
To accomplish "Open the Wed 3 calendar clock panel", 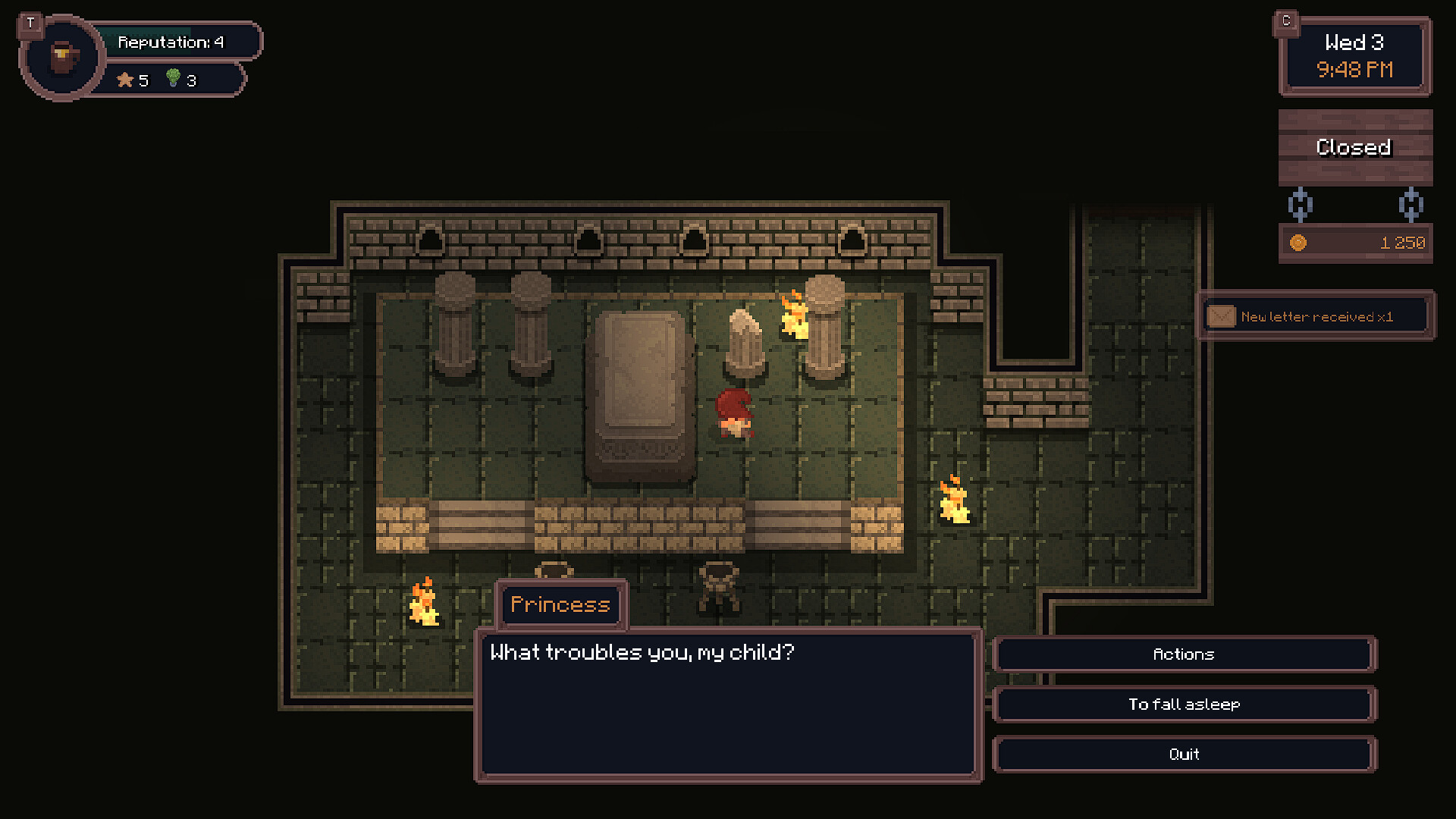I will 1354,57.
